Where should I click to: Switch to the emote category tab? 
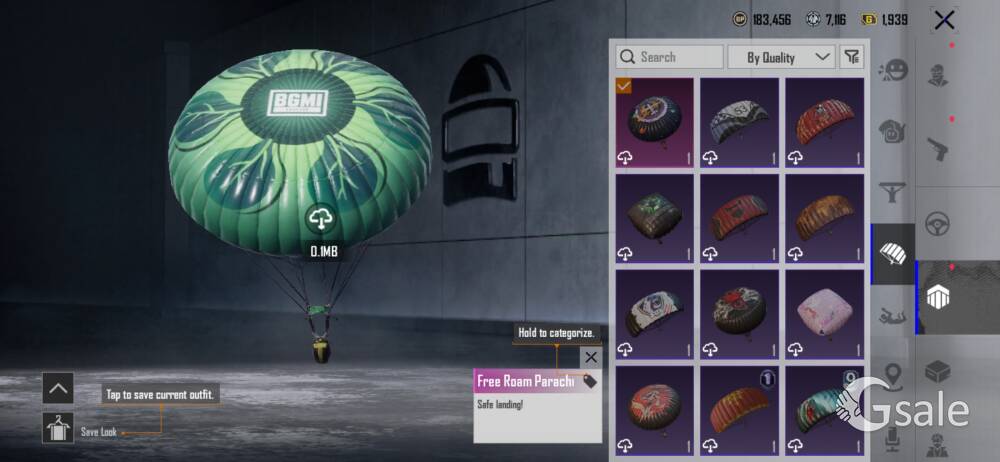pyautogui.click(x=892, y=71)
